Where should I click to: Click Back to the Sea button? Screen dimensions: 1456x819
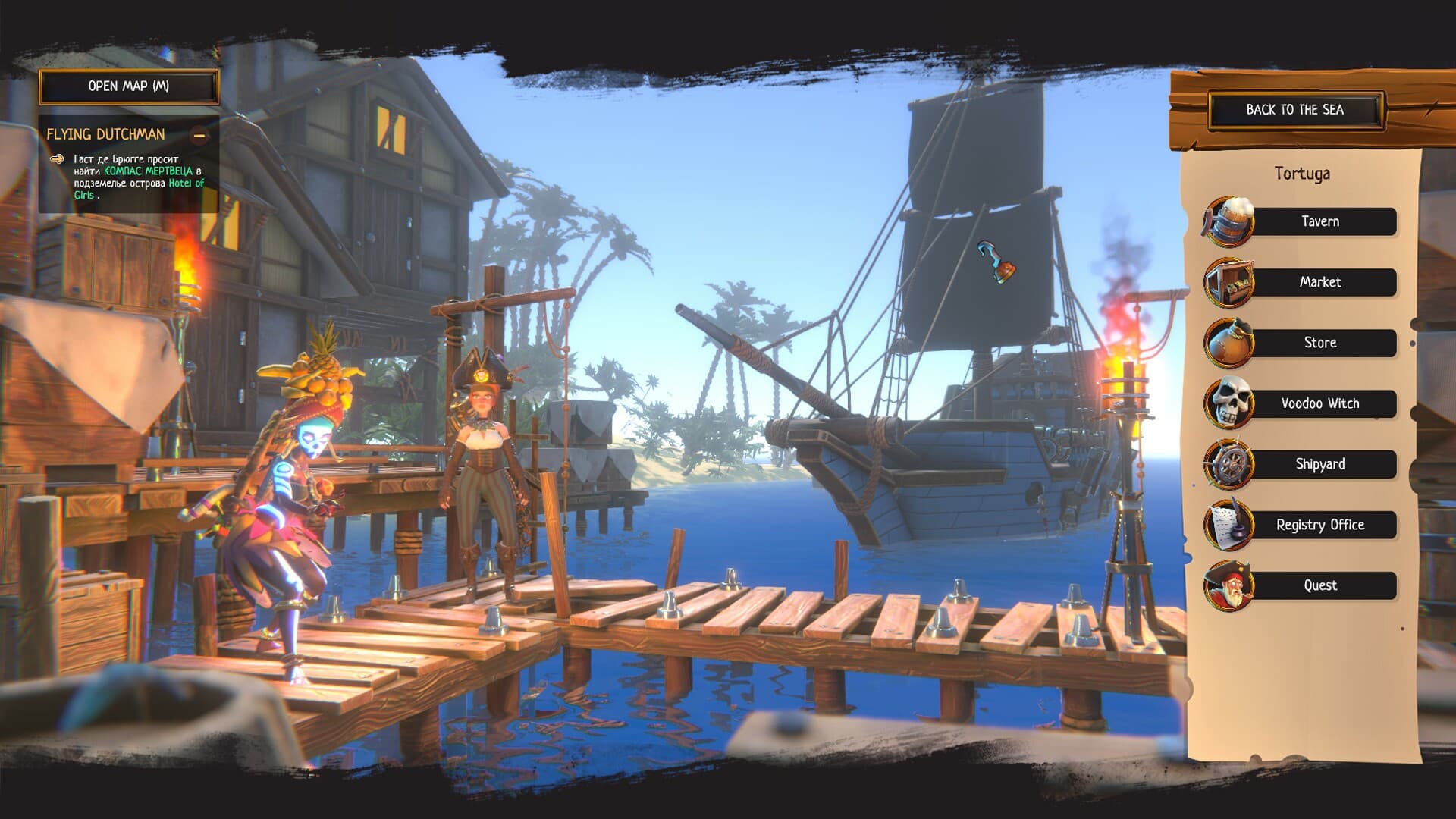[x=1294, y=110]
